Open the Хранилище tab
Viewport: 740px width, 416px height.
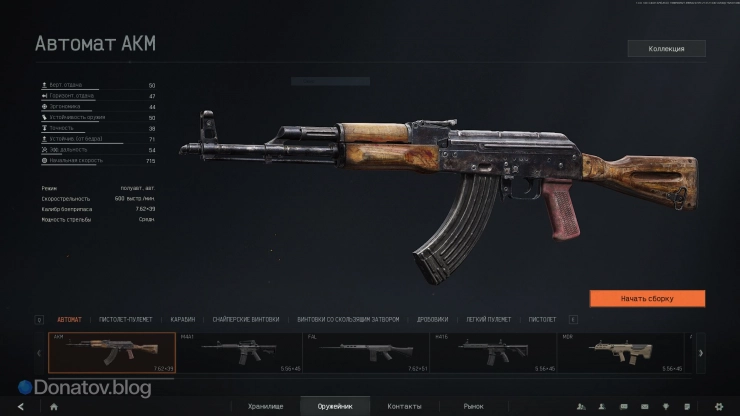(267, 406)
